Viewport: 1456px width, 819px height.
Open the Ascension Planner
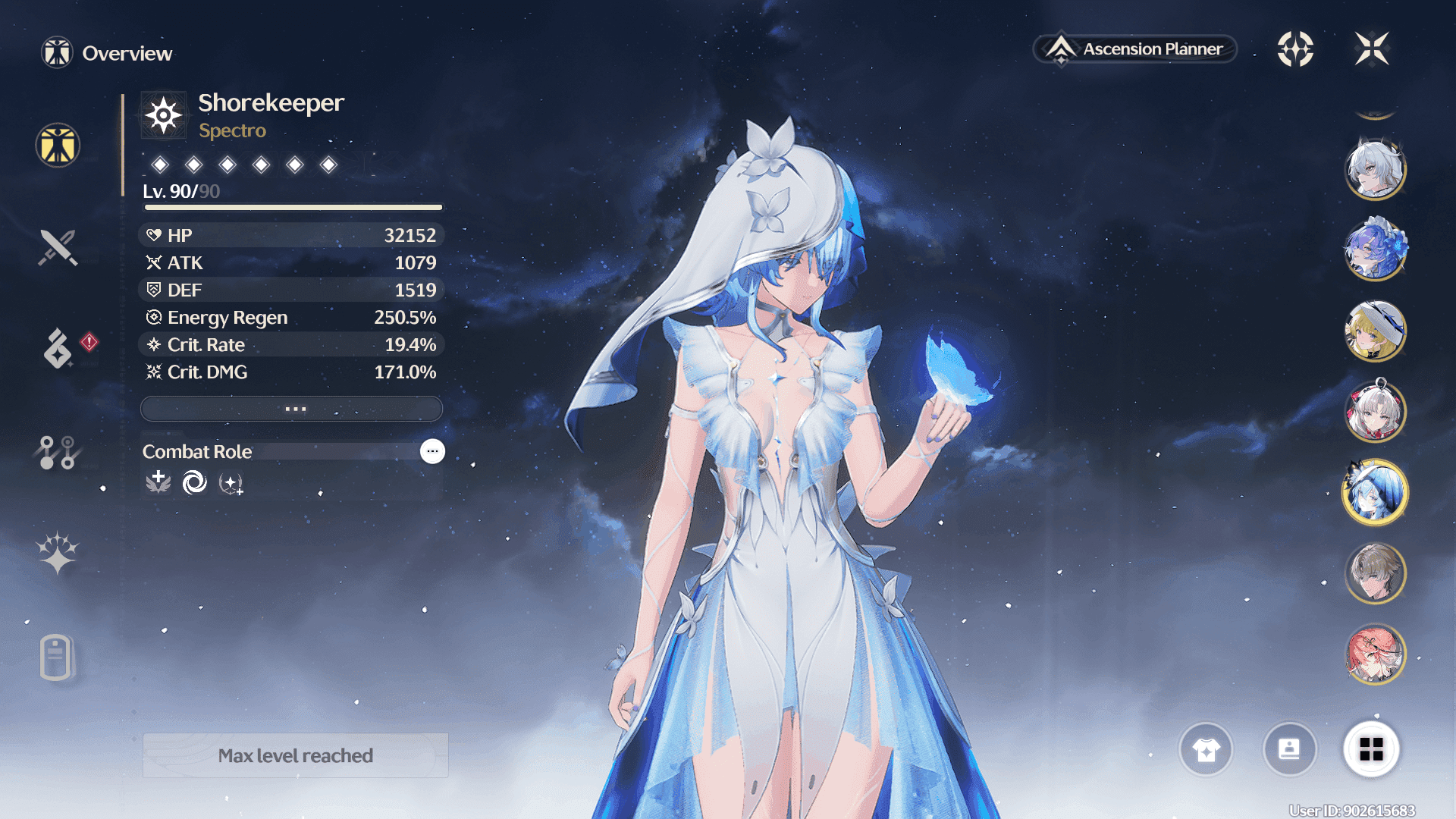pos(1135,49)
